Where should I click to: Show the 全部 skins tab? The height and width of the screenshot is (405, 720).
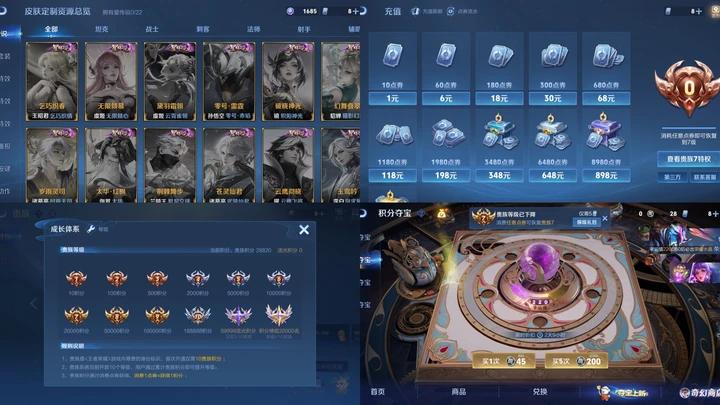click(x=52, y=30)
